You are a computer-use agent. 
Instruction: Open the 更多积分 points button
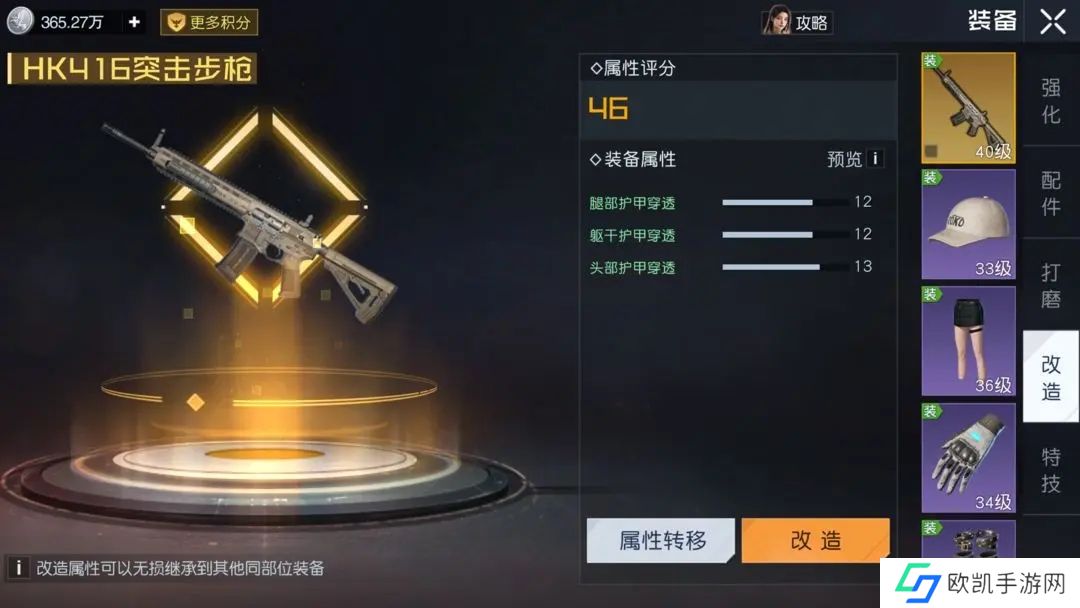(209, 22)
